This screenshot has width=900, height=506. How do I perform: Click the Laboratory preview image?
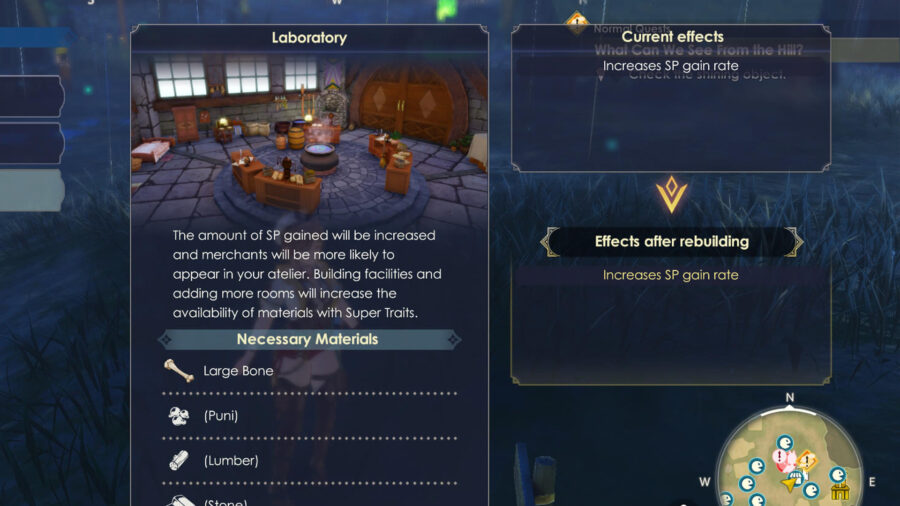309,136
